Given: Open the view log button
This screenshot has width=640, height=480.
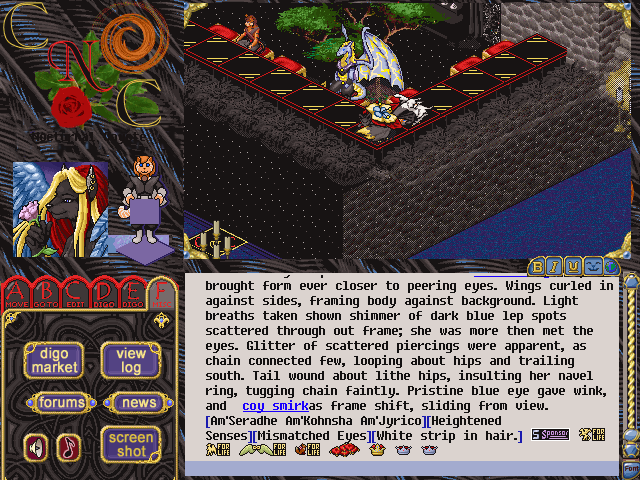Looking at the screenshot, I should coord(131,360).
